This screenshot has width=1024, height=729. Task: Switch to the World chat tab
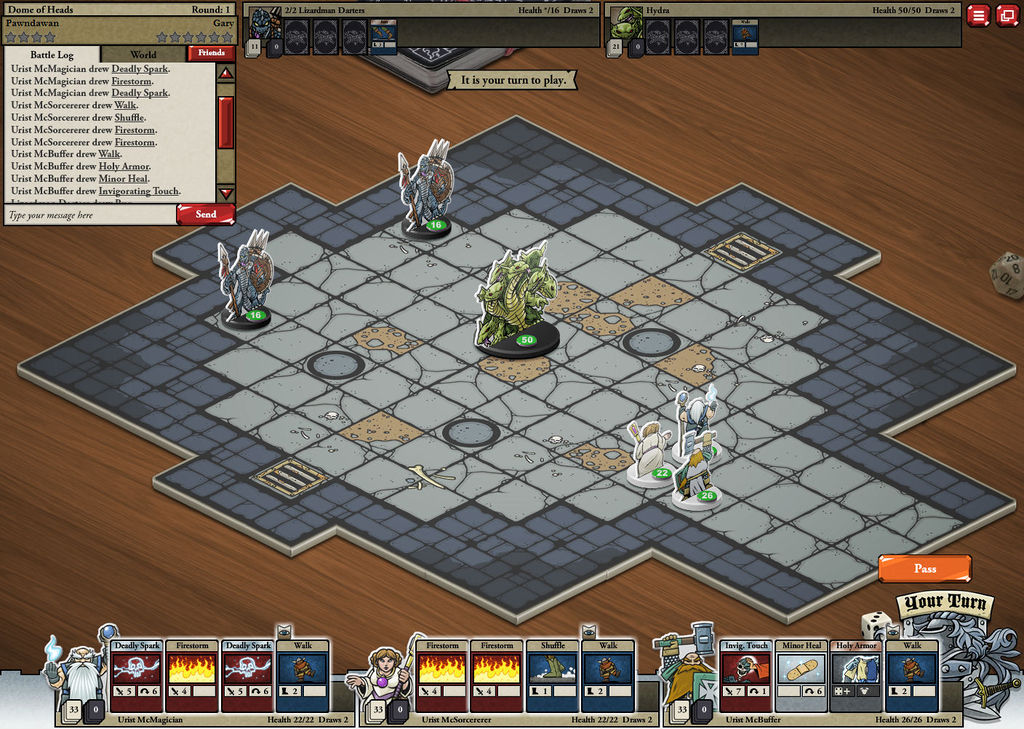pyautogui.click(x=143, y=54)
